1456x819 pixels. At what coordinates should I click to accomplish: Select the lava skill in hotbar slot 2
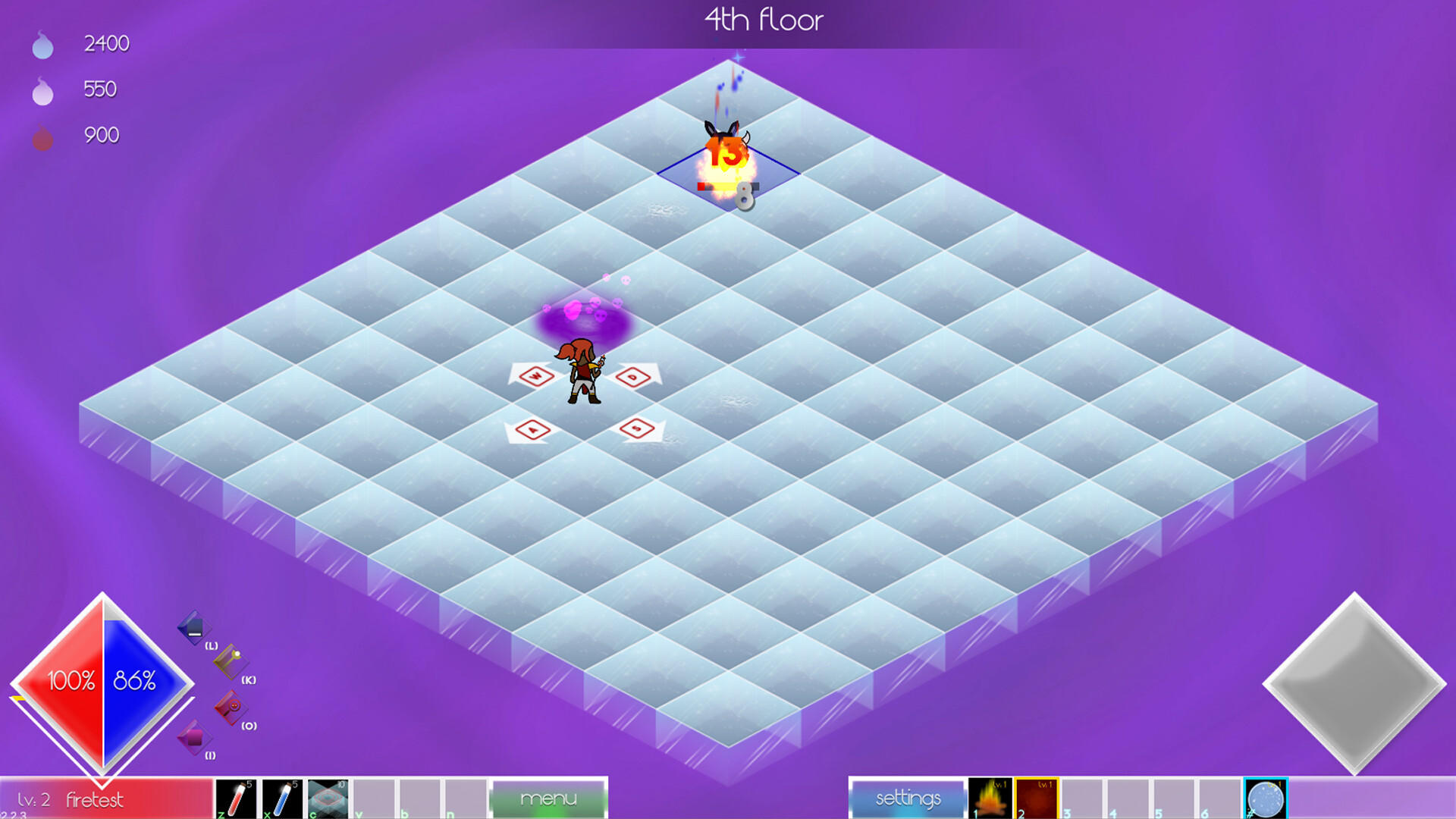[1037, 799]
